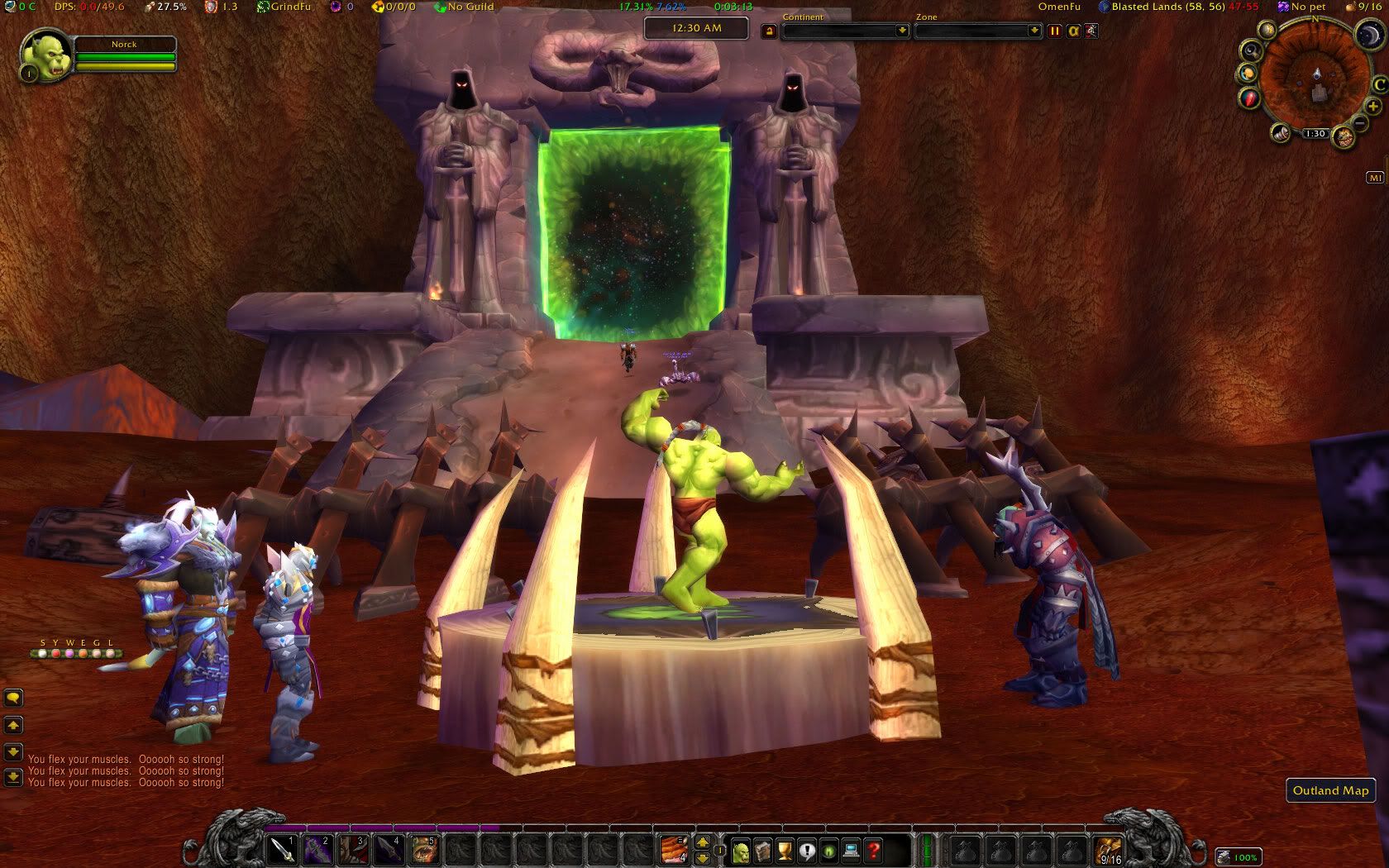
Task: Use the dagger ability in slot 4
Action: click(x=389, y=849)
